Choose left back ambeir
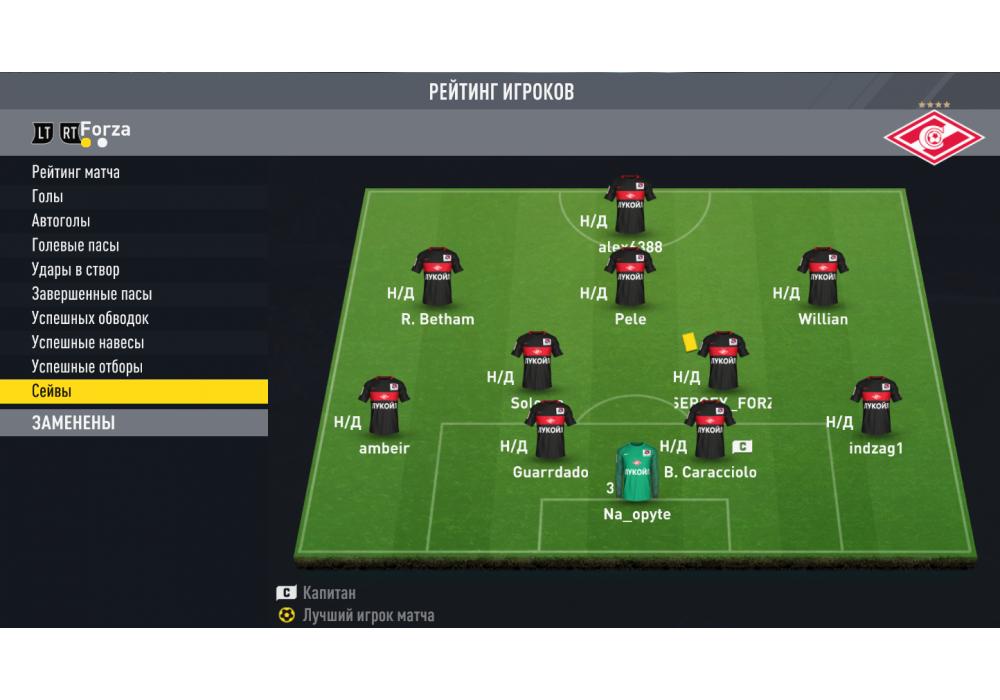Viewport: 1000px width, 700px height. pos(384,407)
